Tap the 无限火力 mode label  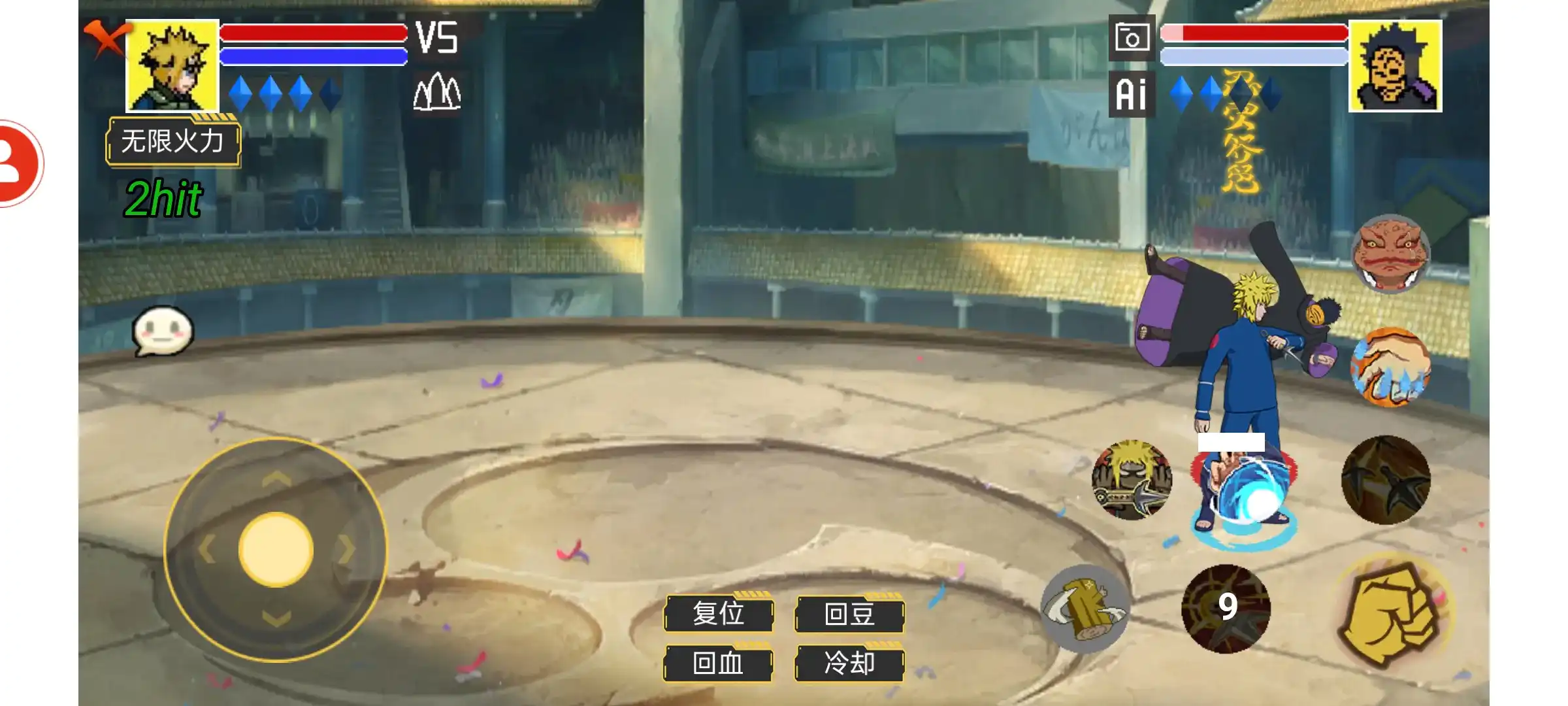pyautogui.click(x=173, y=141)
